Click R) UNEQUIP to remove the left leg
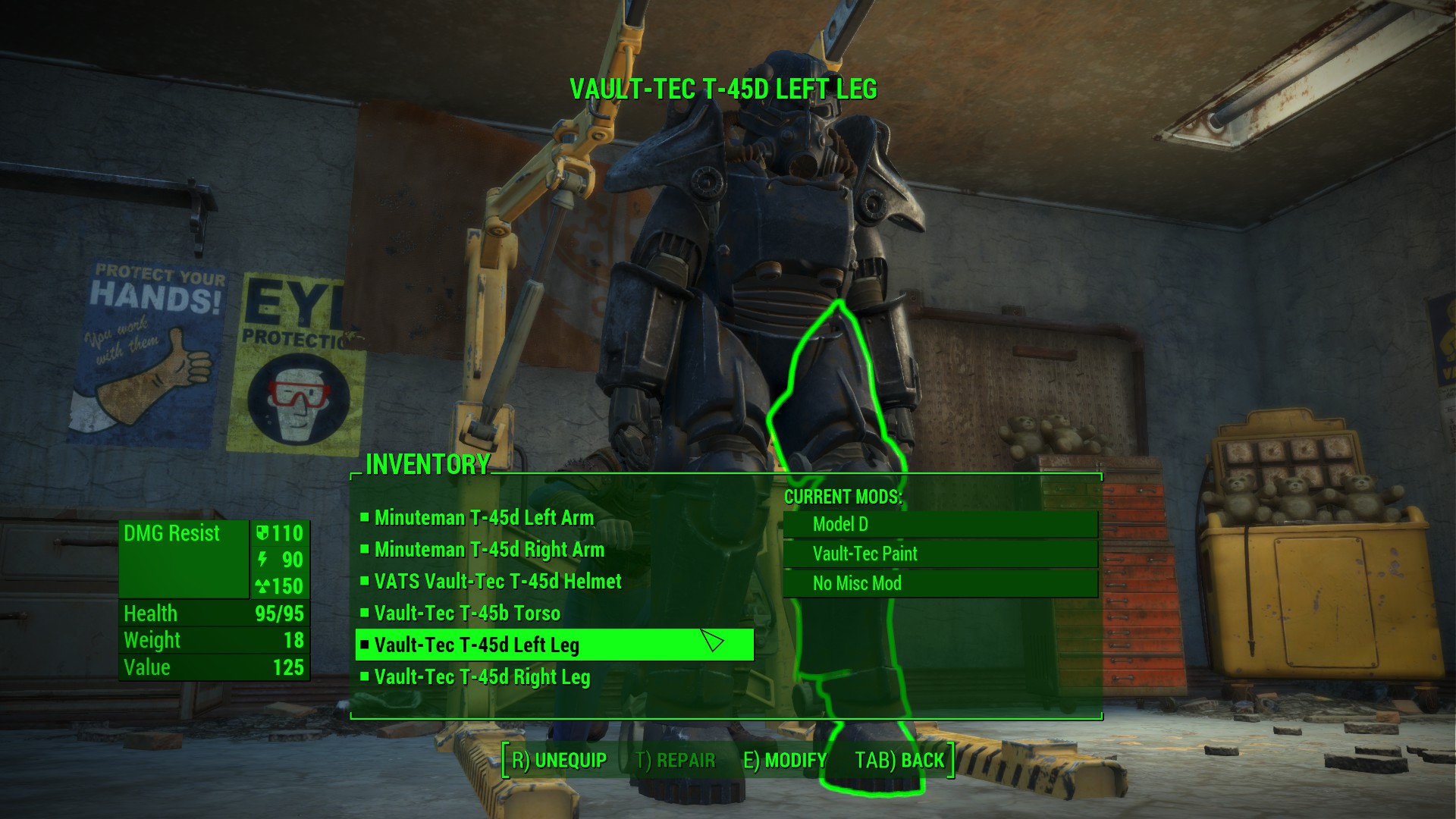The image size is (1456, 819). tap(559, 758)
